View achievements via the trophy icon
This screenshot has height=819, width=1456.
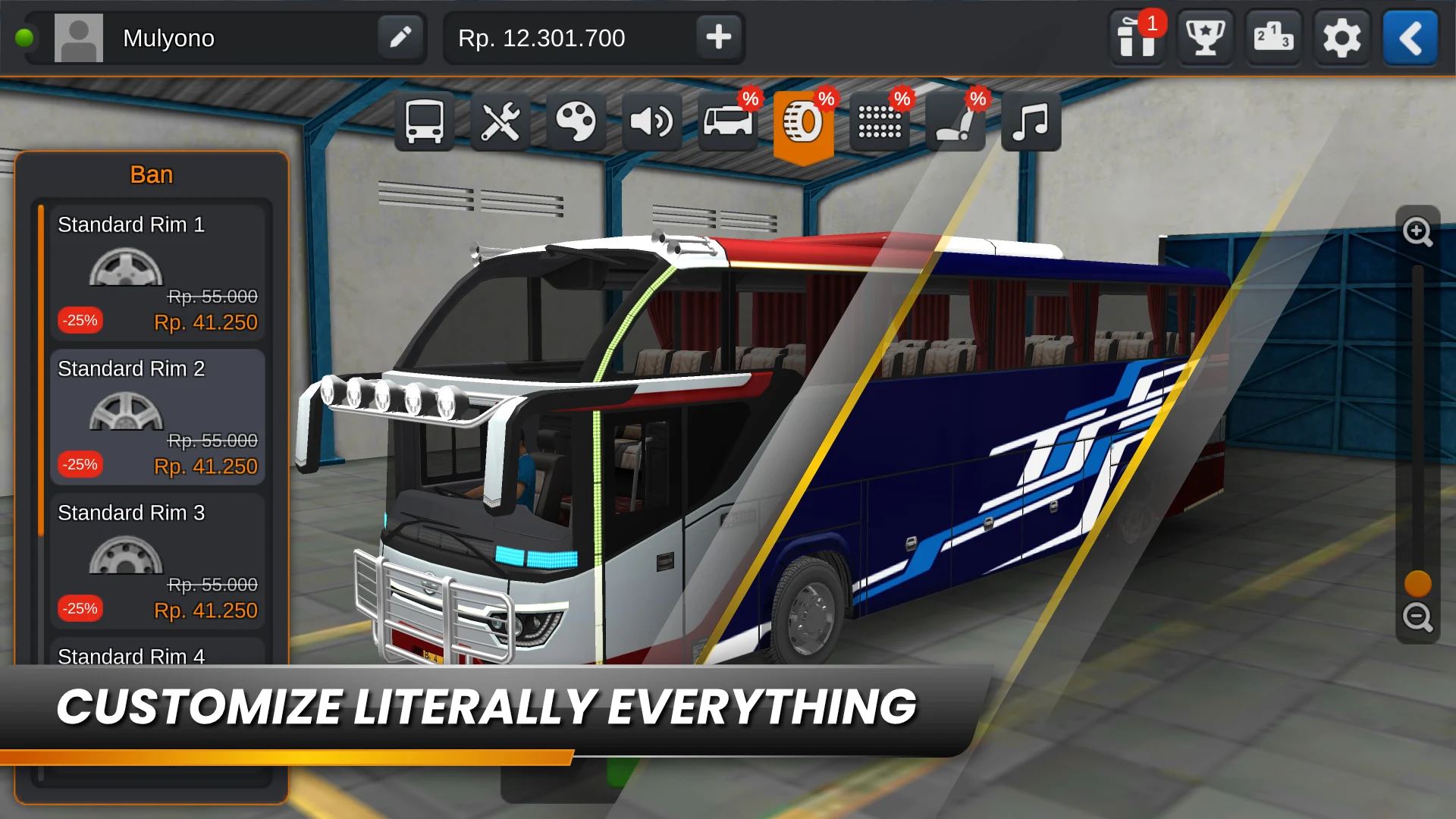pyautogui.click(x=1204, y=38)
